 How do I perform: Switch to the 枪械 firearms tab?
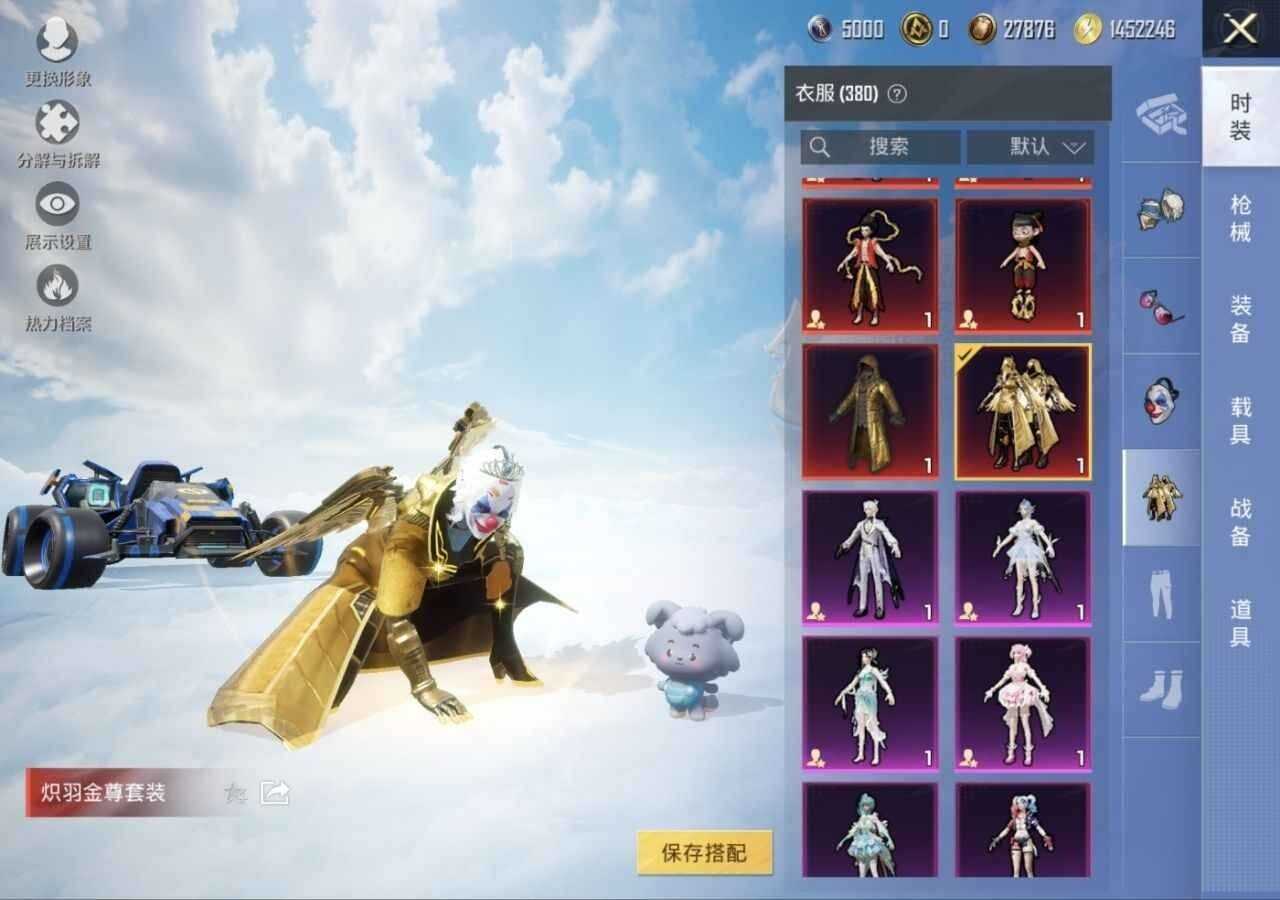(1240, 218)
